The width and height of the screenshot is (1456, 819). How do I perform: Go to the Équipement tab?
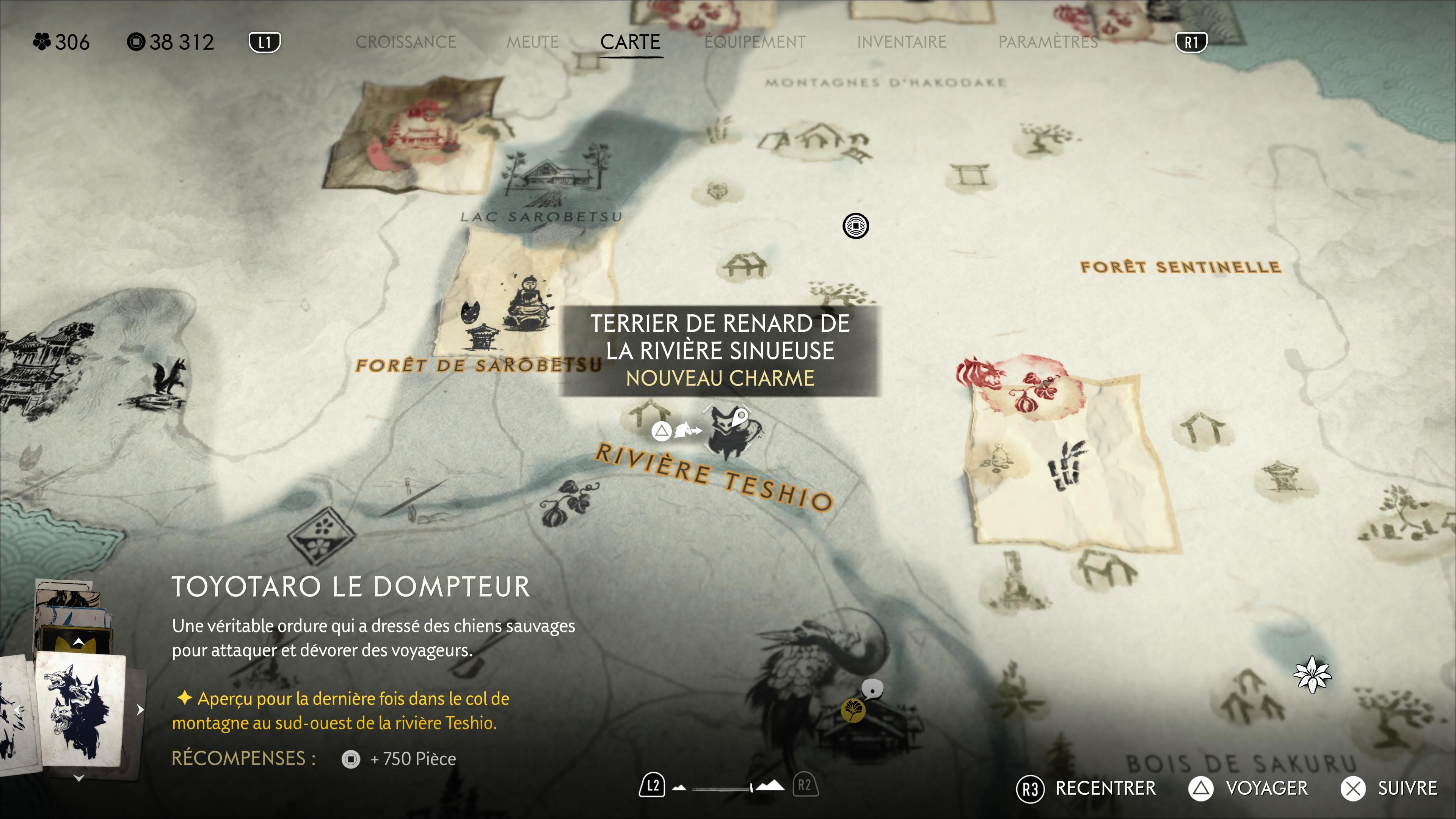pos(755,42)
